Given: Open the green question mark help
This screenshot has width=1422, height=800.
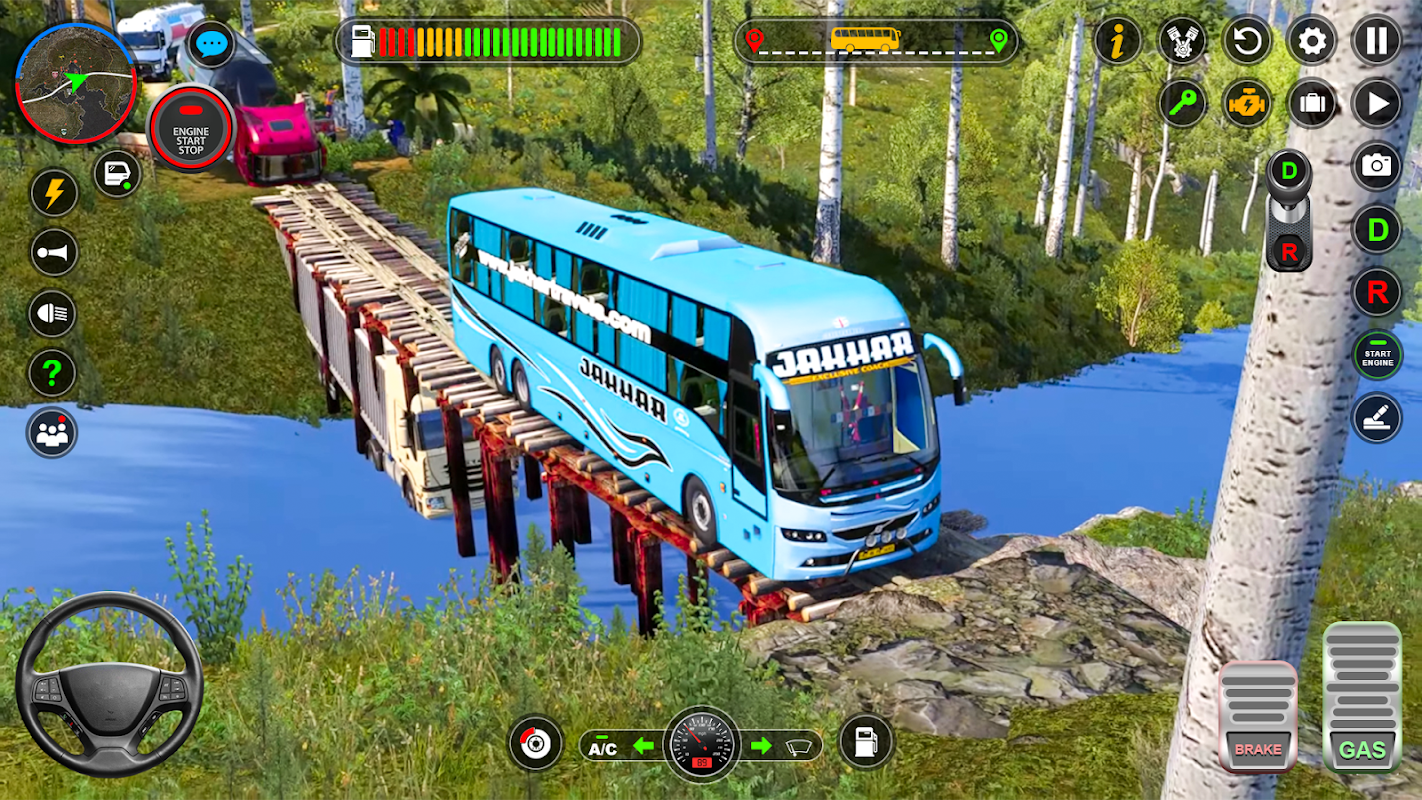Looking at the screenshot, I should point(53,374).
